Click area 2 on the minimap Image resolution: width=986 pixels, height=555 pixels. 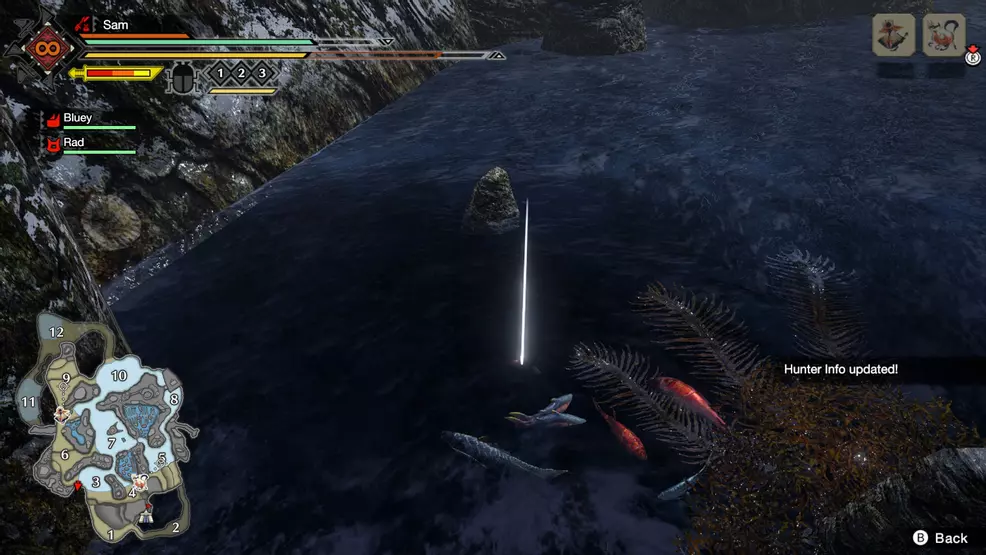(175, 527)
